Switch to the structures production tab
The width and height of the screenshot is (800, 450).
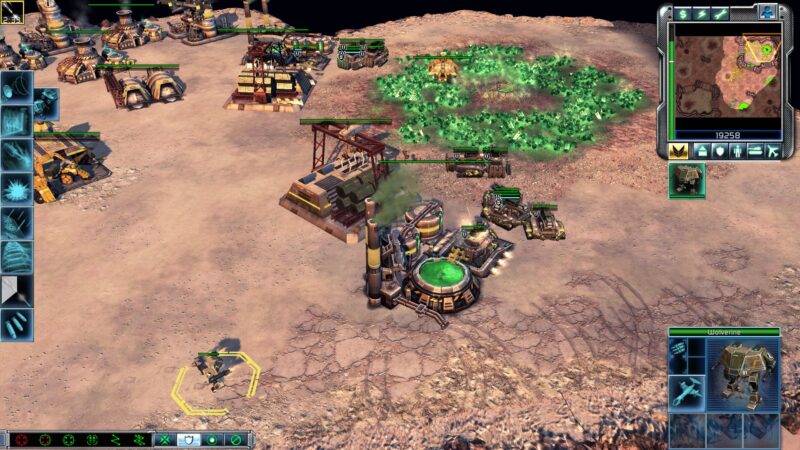tap(702, 150)
